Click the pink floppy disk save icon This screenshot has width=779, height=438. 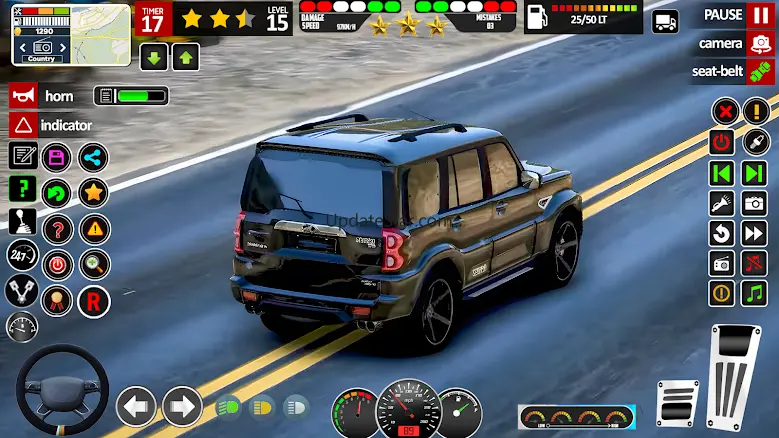click(x=58, y=156)
